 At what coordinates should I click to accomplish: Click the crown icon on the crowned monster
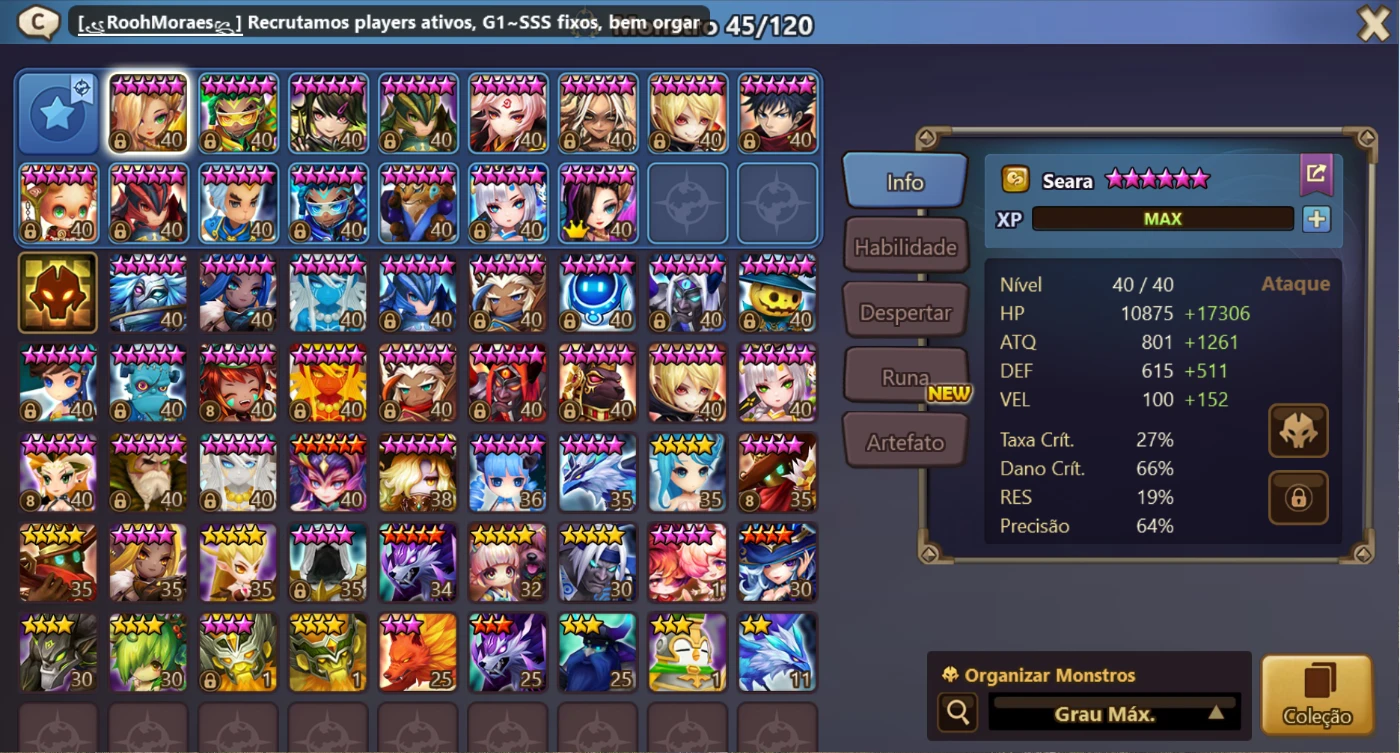pos(578,229)
